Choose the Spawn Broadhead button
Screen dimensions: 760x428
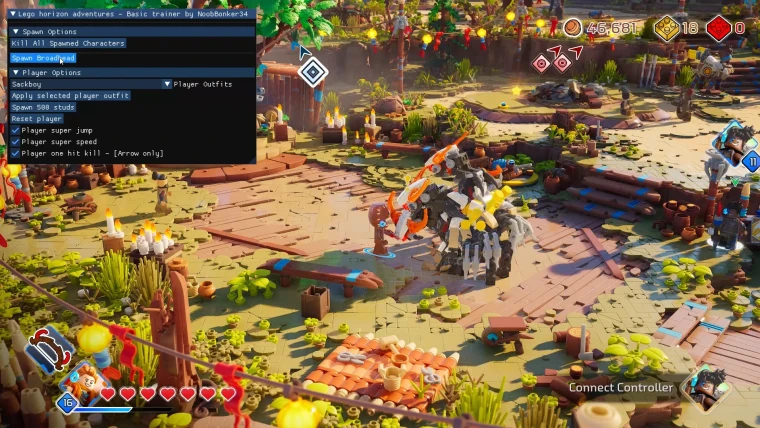point(43,58)
